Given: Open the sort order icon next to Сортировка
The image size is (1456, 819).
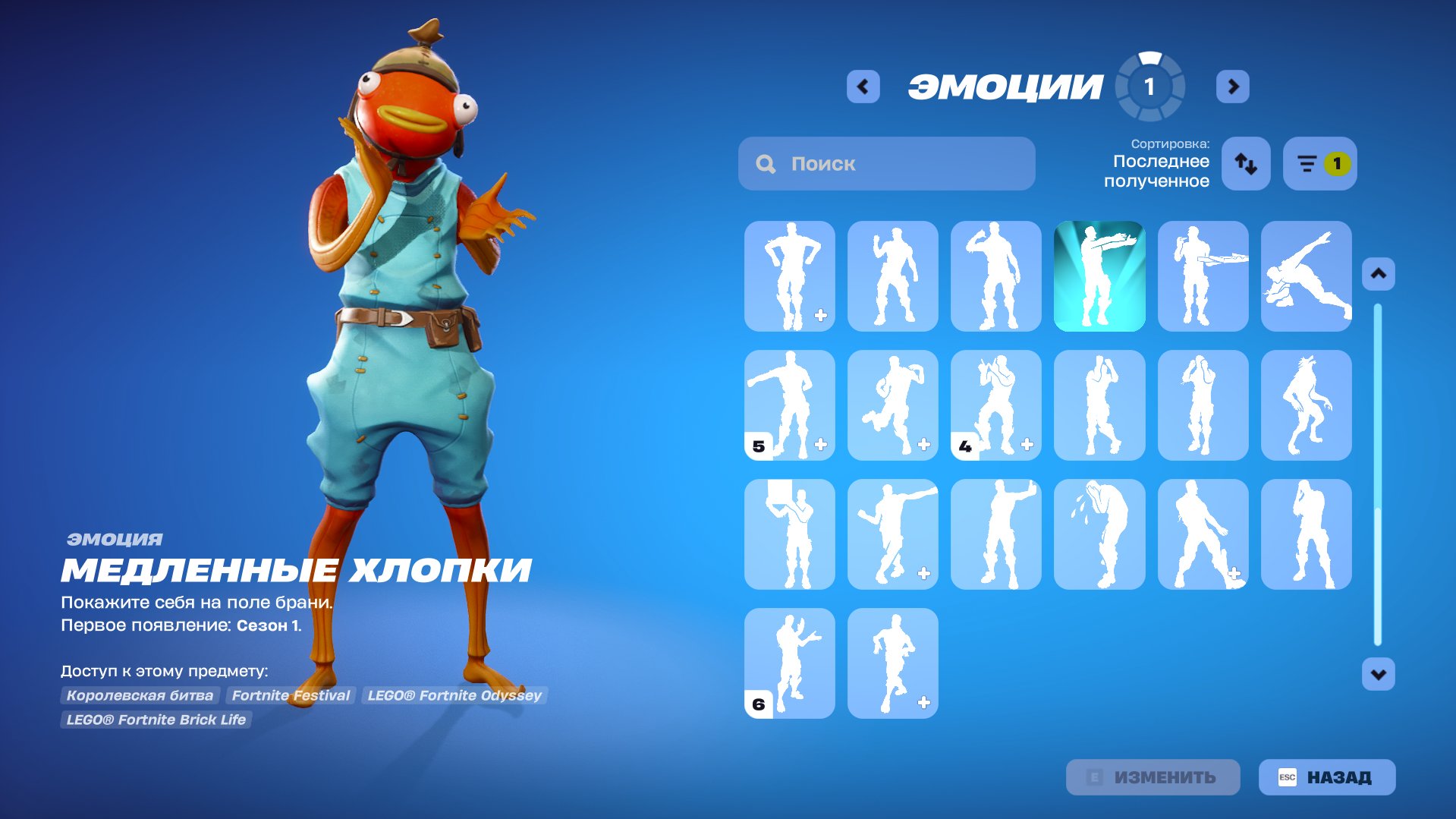Looking at the screenshot, I should point(1245,163).
